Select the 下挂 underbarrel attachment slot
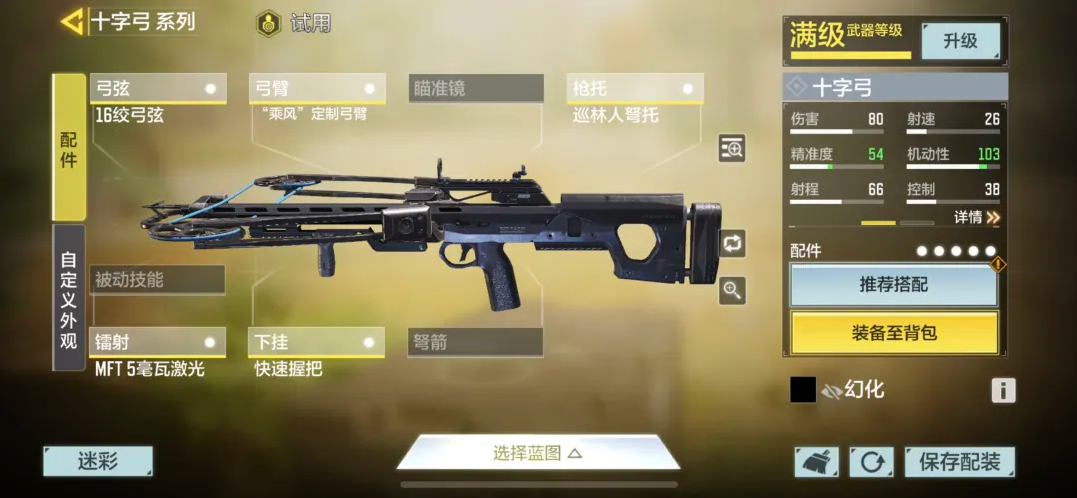The height and width of the screenshot is (498, 1077). point(316,342)
